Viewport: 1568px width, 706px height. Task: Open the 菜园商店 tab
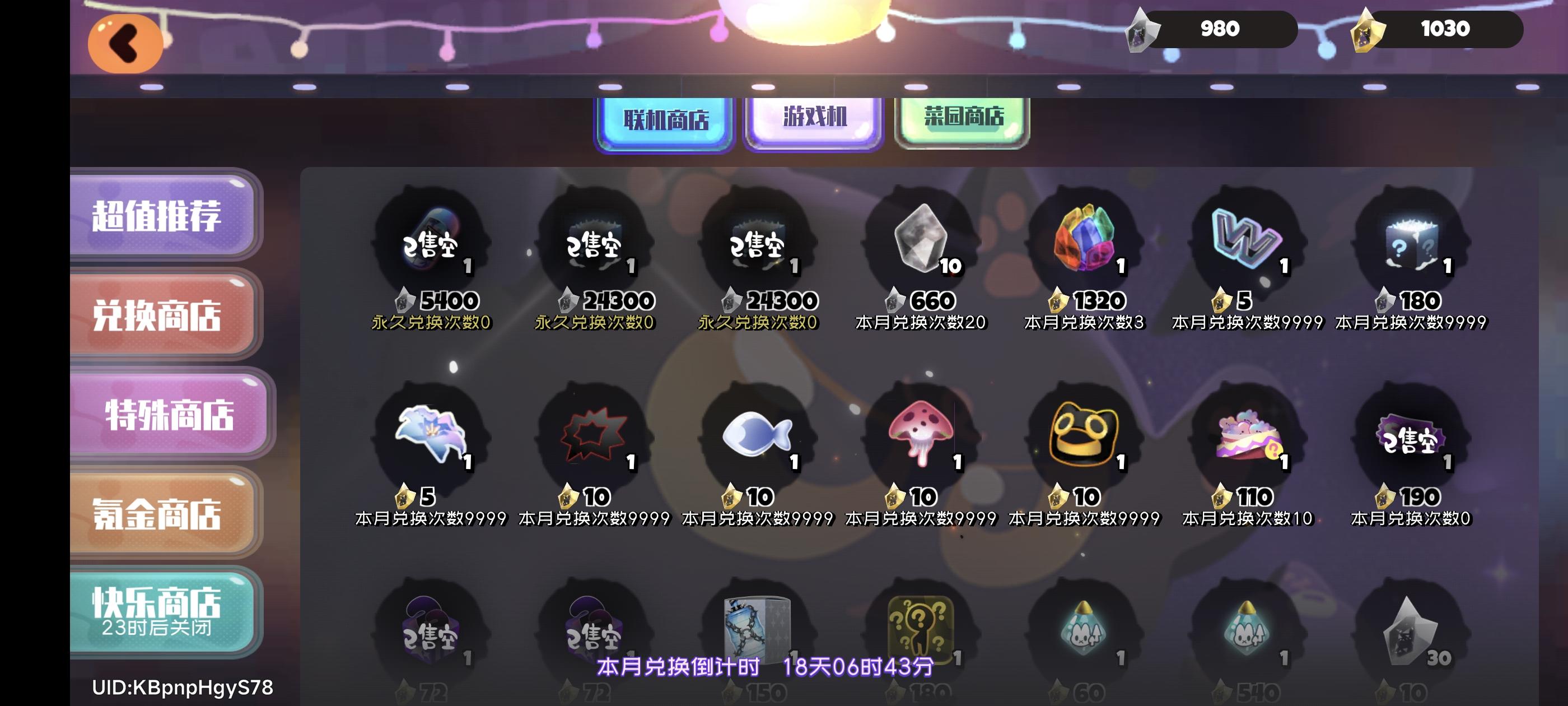click(960, 119)
